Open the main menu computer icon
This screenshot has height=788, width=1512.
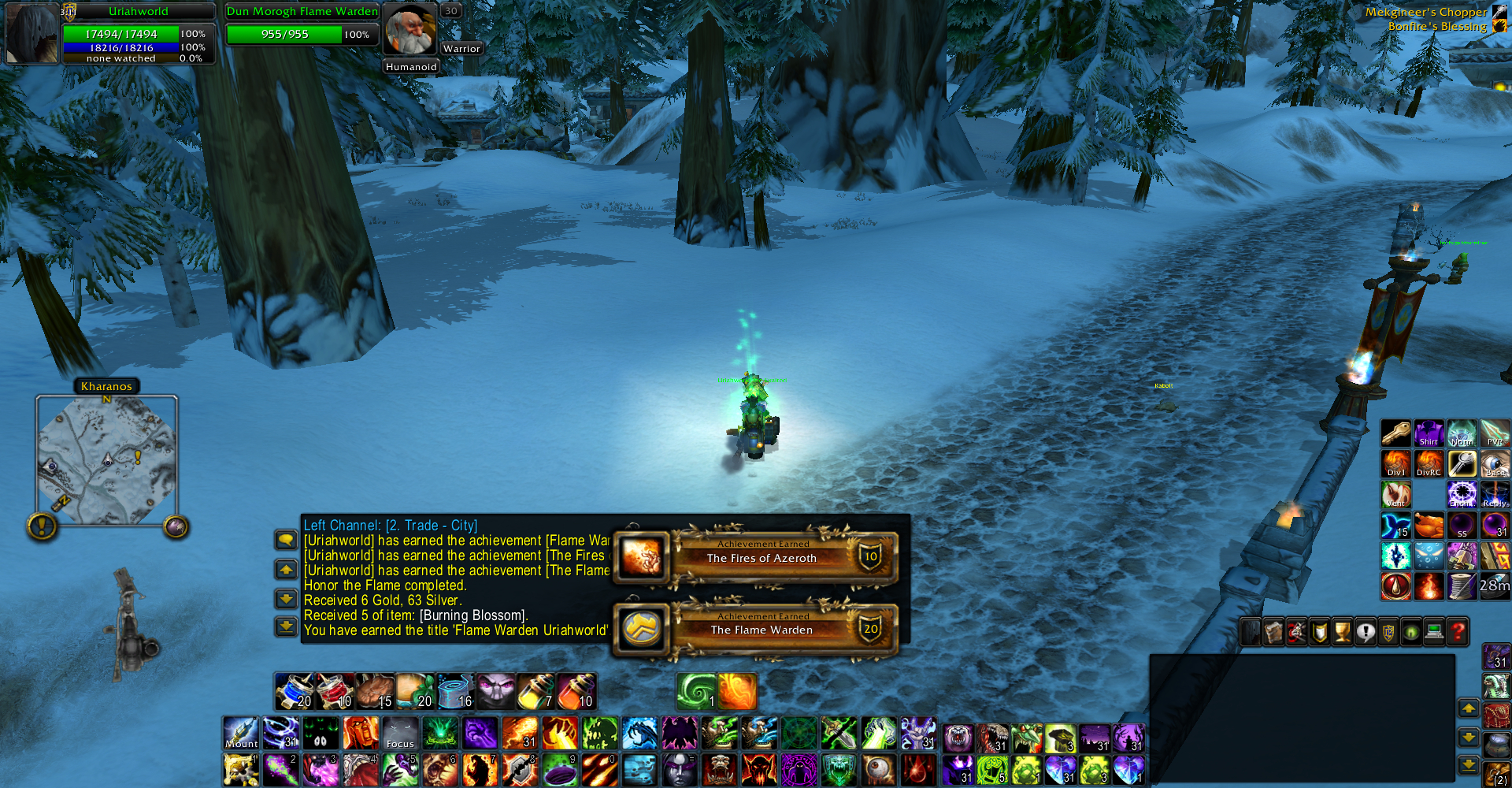click(1434, 632)
